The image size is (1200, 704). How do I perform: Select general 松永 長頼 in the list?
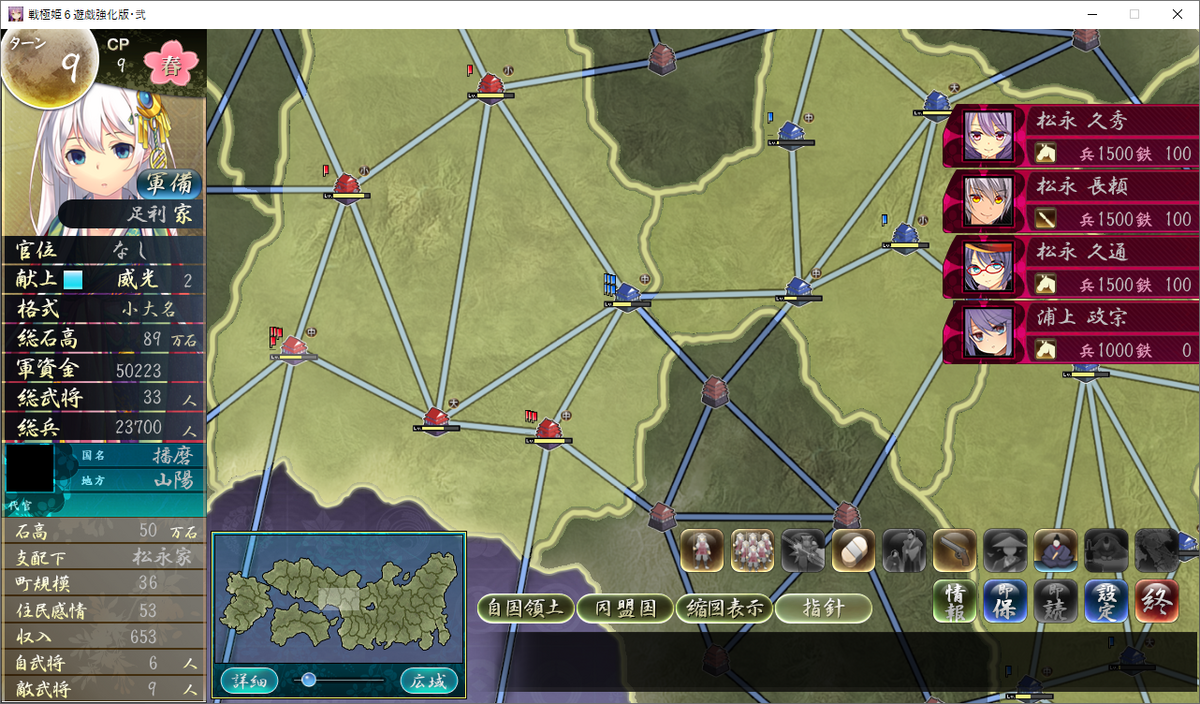pos(1071,201)
